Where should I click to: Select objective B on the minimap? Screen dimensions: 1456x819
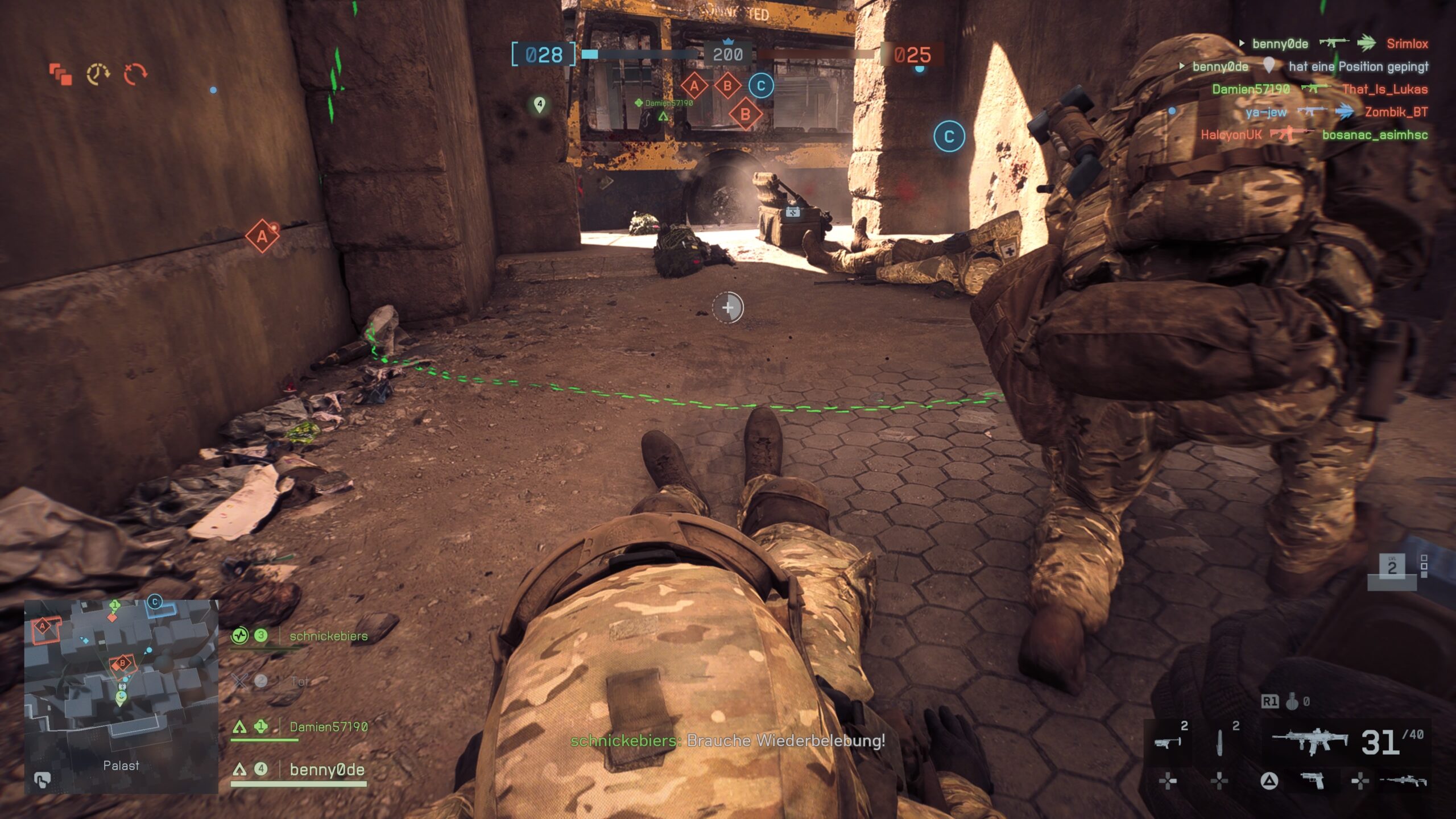tap(122, 663)
